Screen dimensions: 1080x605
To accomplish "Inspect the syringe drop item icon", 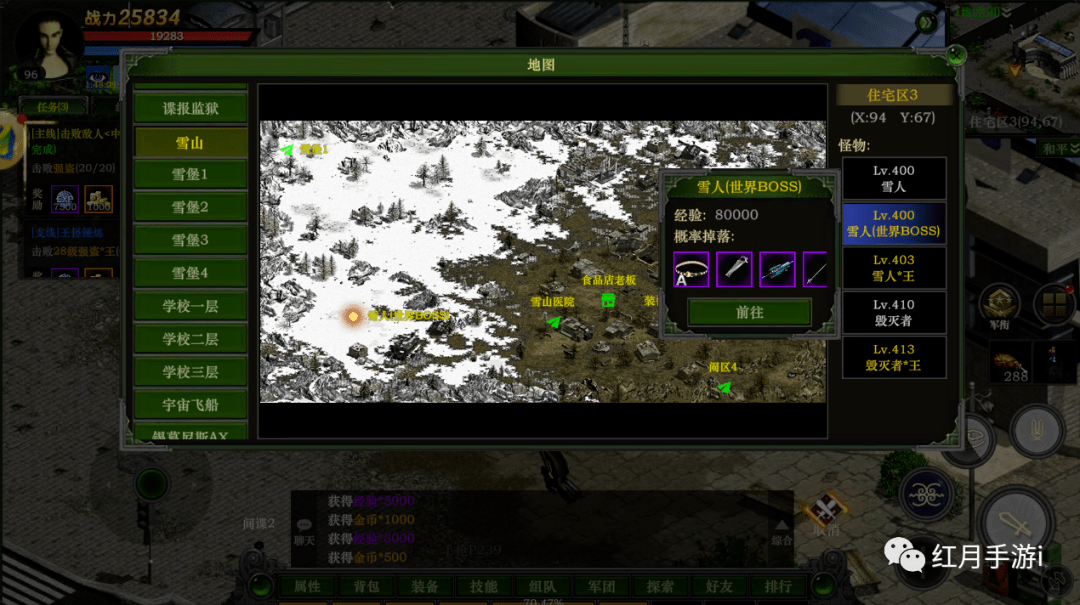I will (x=734, y=269).
